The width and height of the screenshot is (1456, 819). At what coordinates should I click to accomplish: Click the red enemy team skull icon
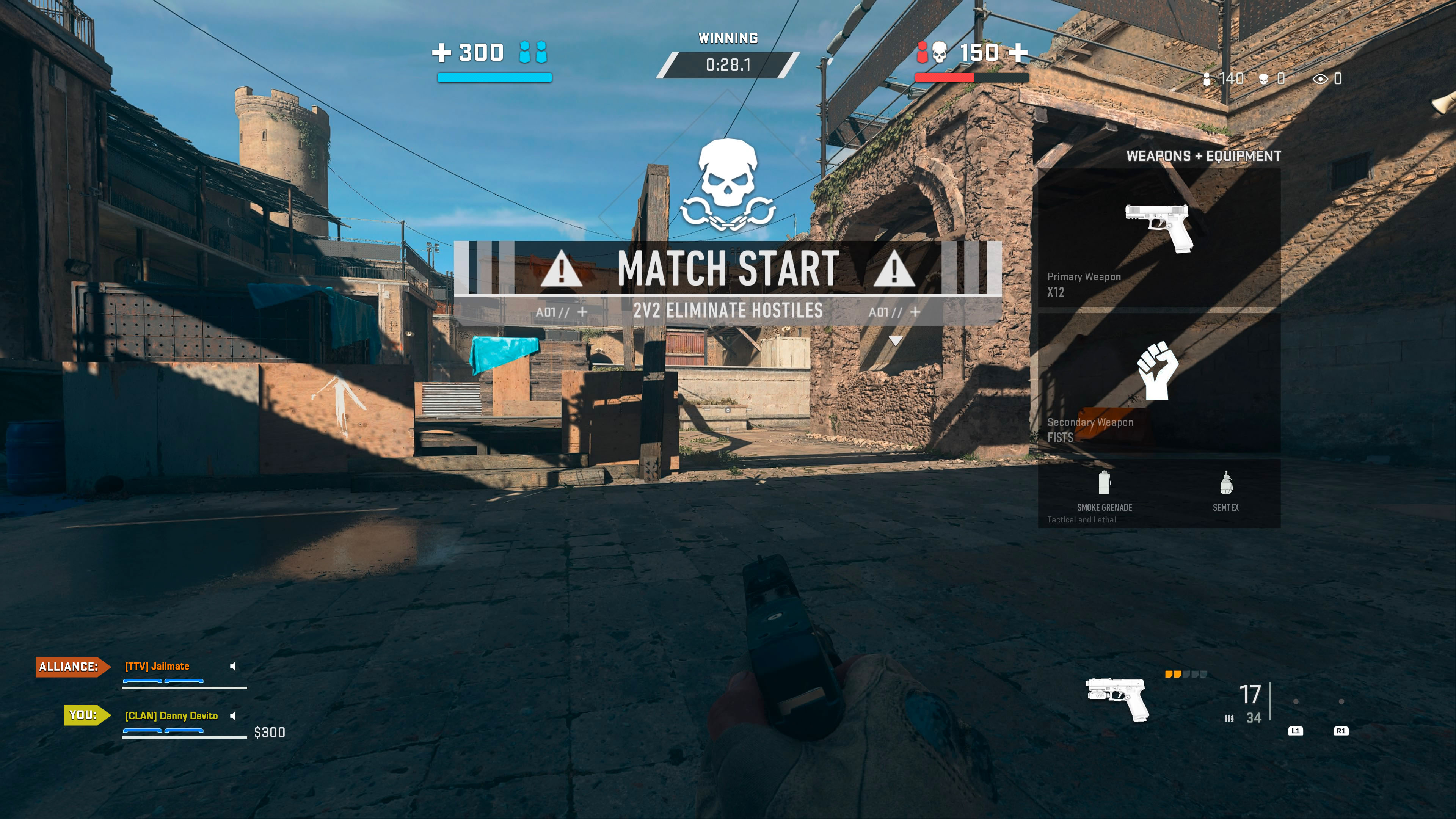pyautogui.click(x=940, y=53)
